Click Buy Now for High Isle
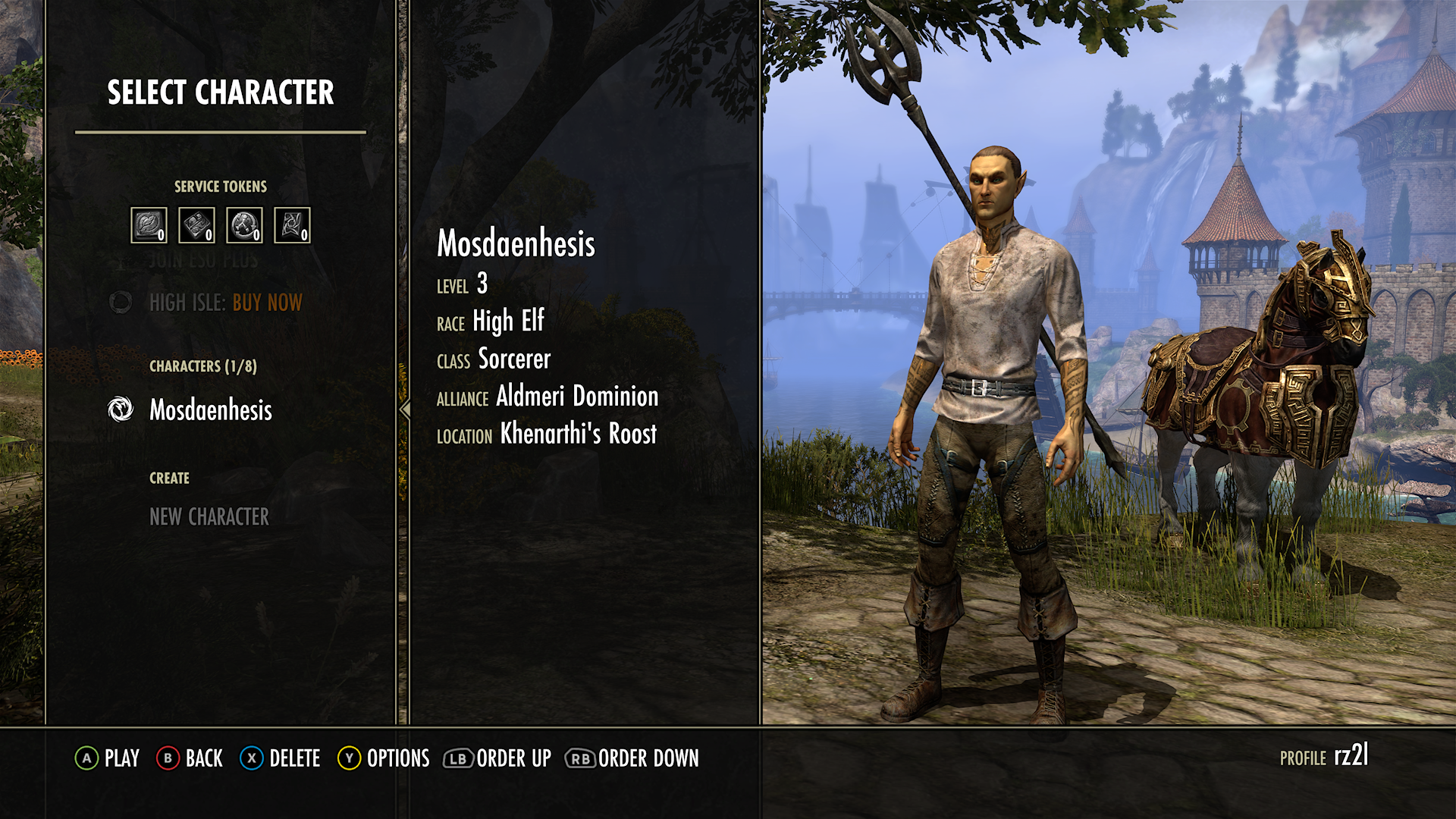 click(267, 303)
